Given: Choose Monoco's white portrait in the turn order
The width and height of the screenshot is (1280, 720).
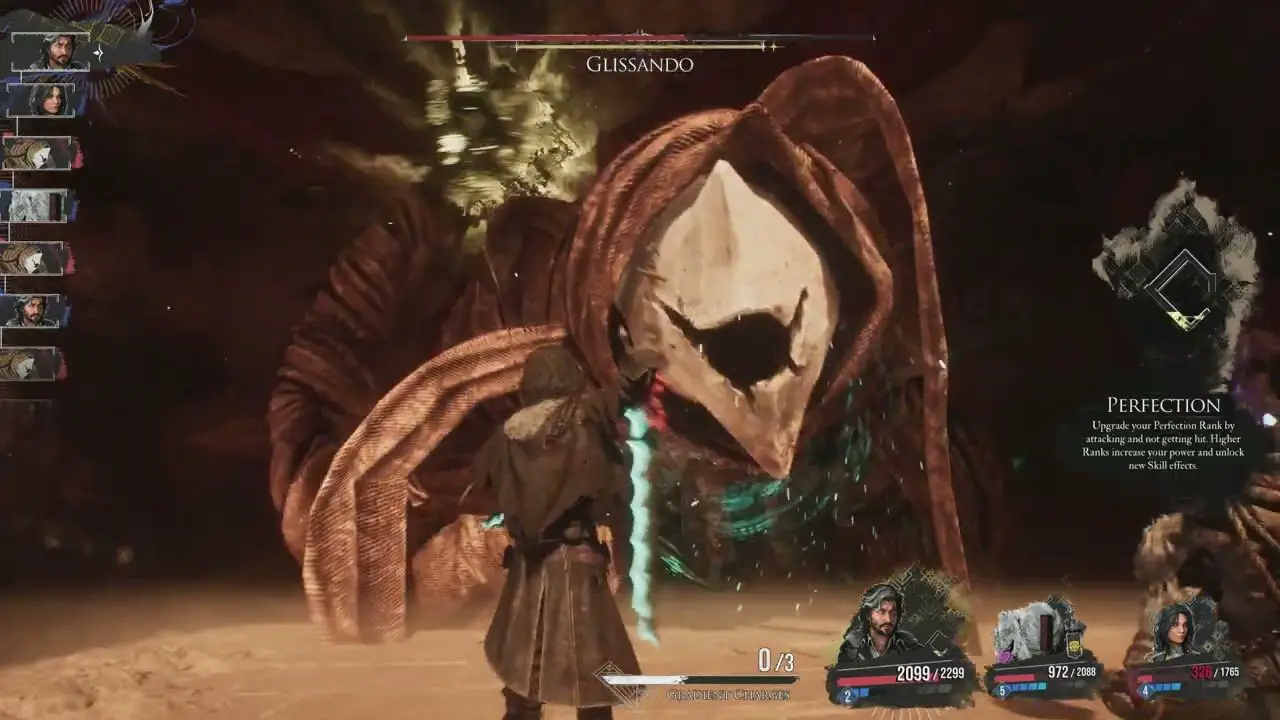Looking at the screenshot, I should click(x=38, y=206).
